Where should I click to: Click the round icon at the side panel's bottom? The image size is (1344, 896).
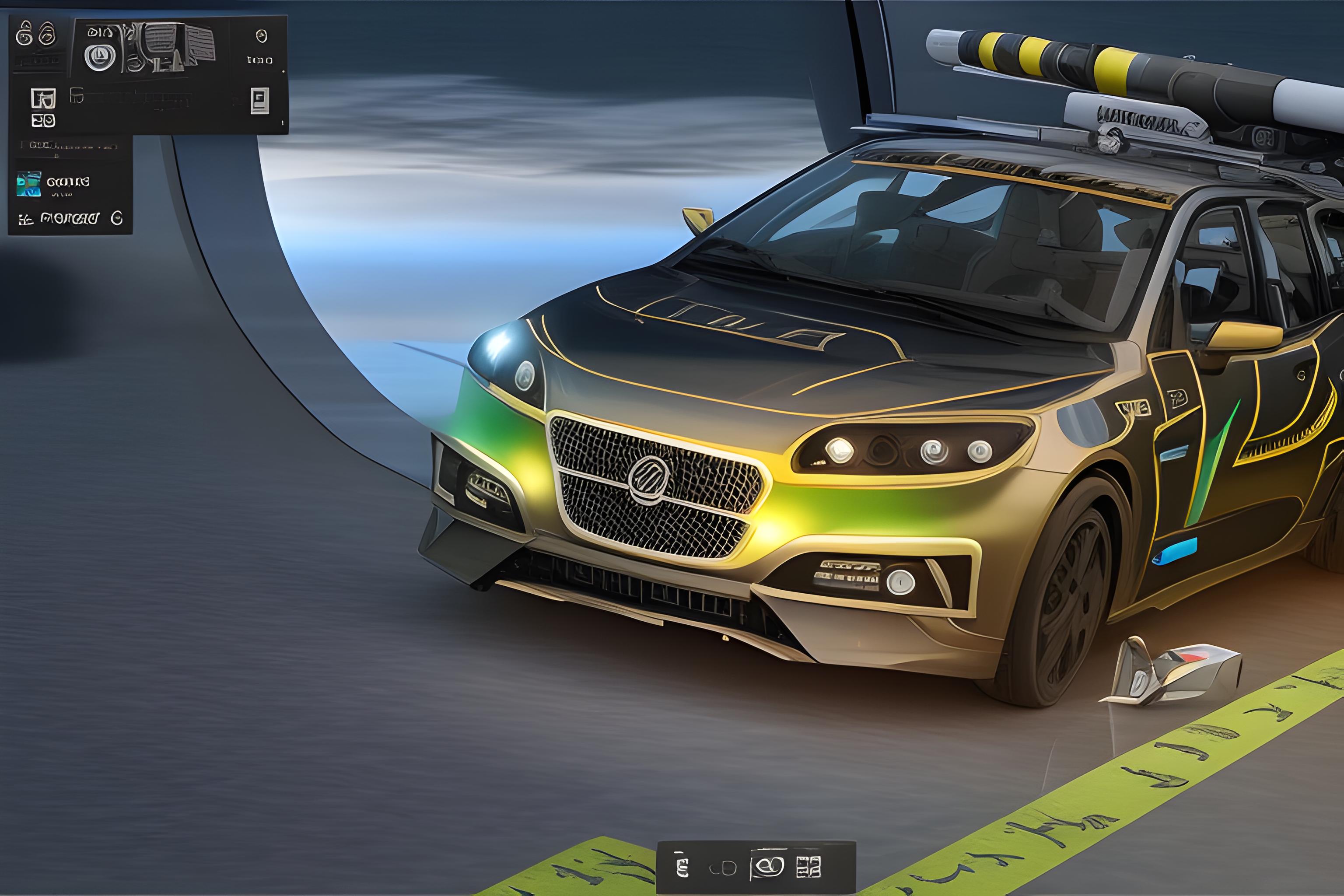tap(116, 218)
